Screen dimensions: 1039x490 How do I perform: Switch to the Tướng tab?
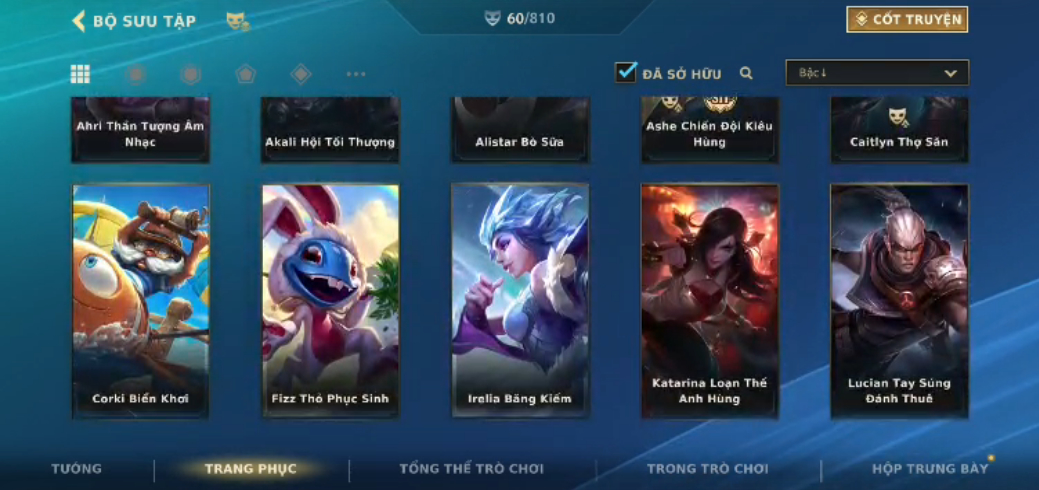(77, 468)
